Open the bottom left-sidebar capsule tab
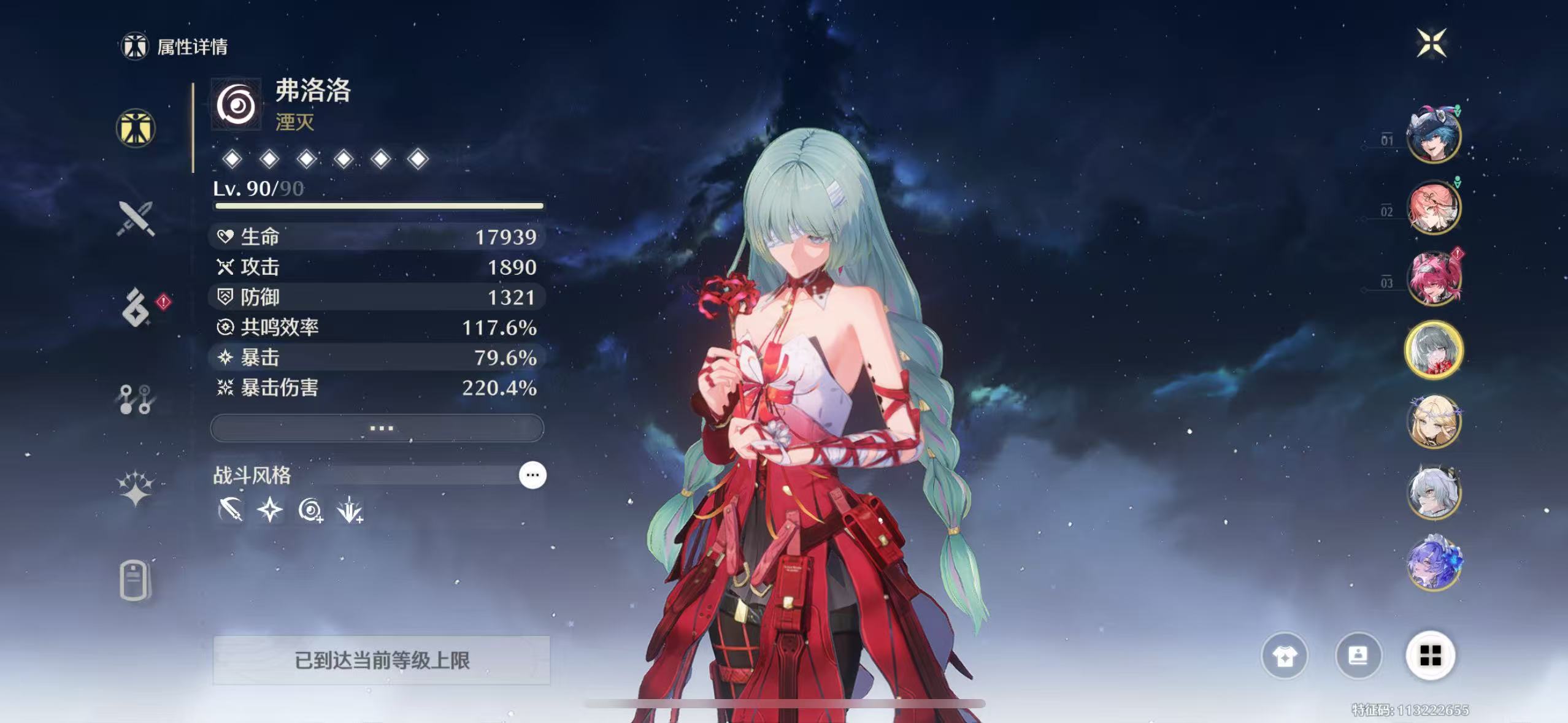This screenshot has height=723, width=1568. pos(134,580)
